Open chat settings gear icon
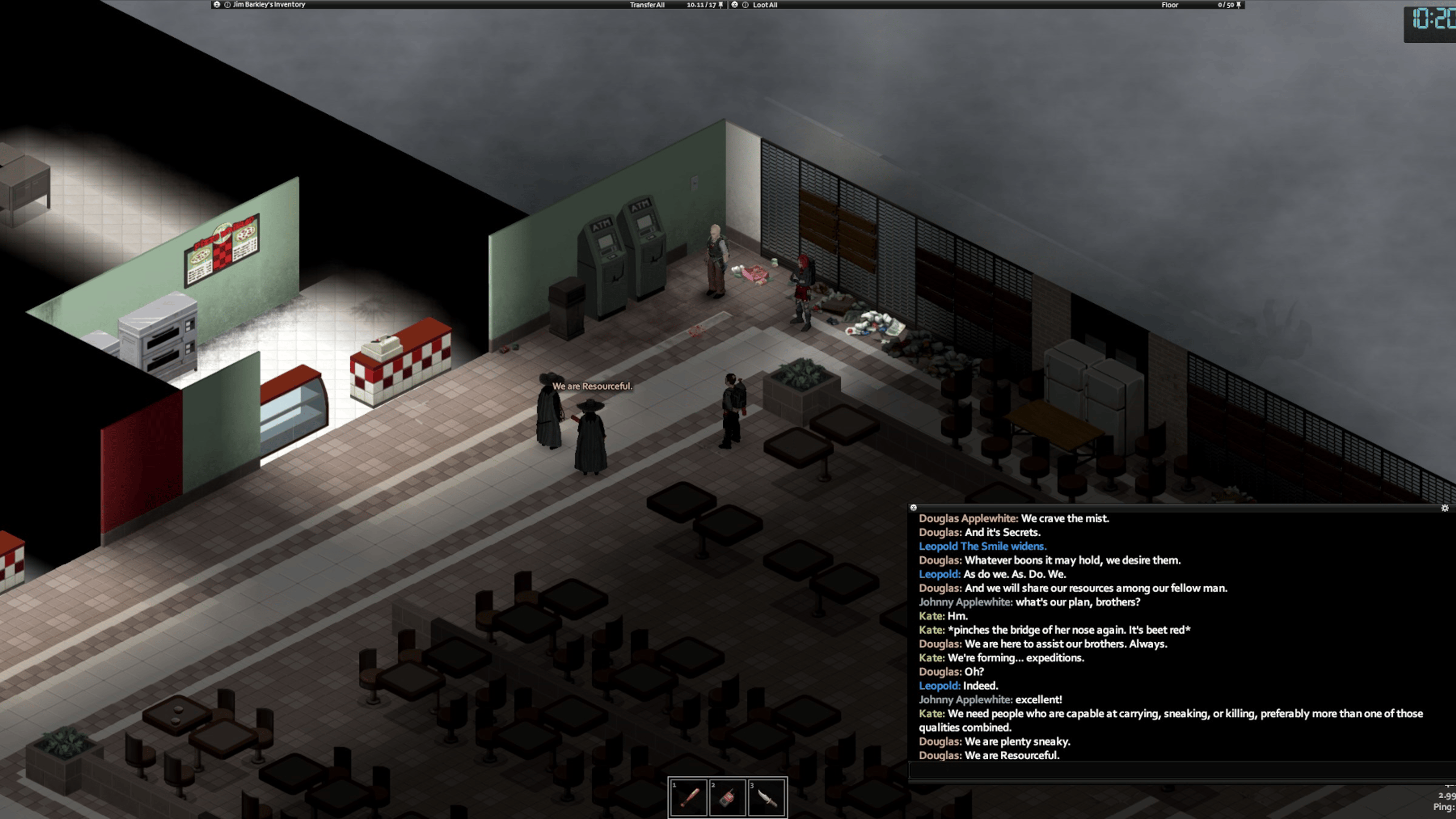Viewport: 1456px width, 819px height. coord(1445,508)
